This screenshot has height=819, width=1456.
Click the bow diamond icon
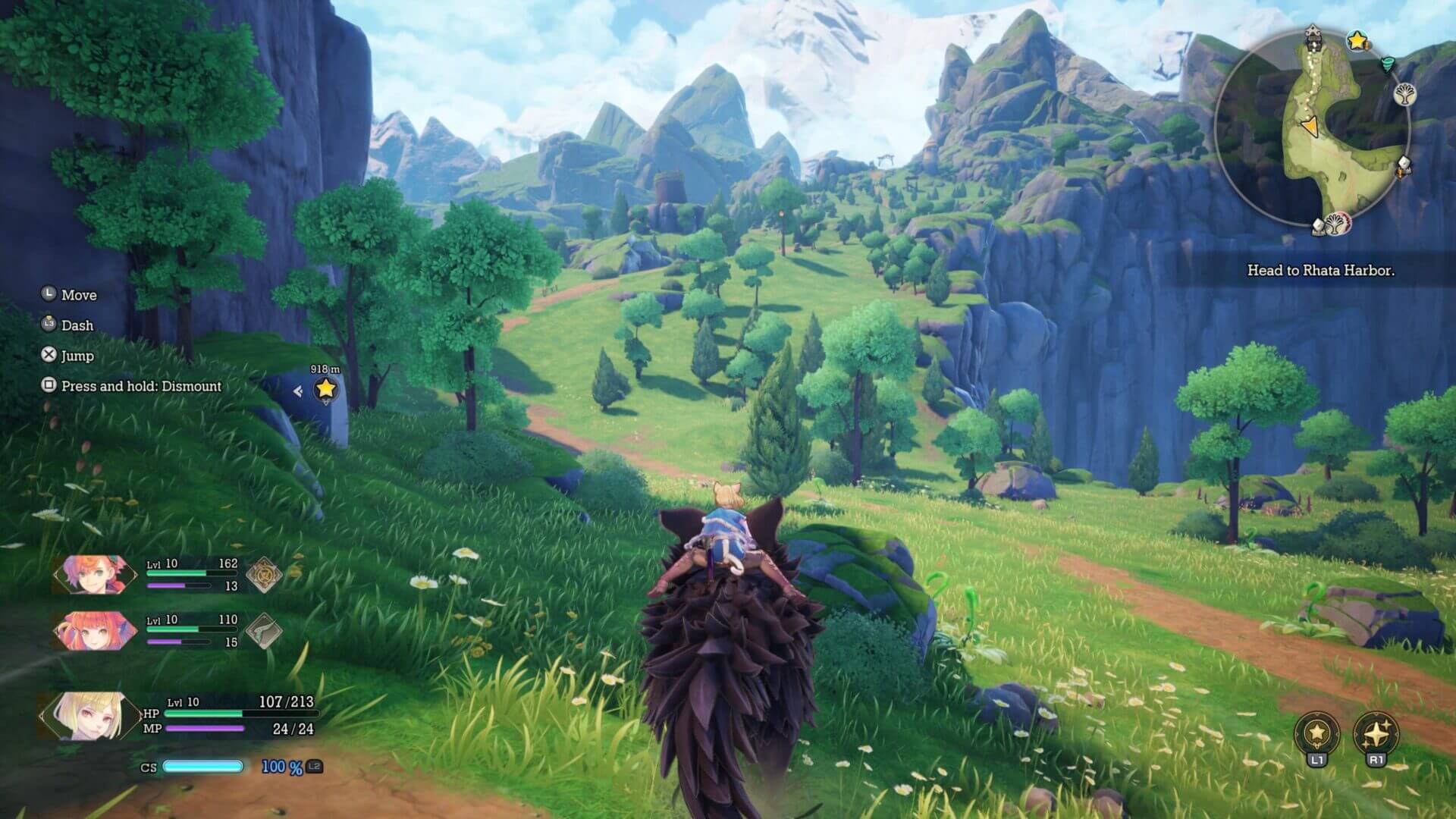265,631
